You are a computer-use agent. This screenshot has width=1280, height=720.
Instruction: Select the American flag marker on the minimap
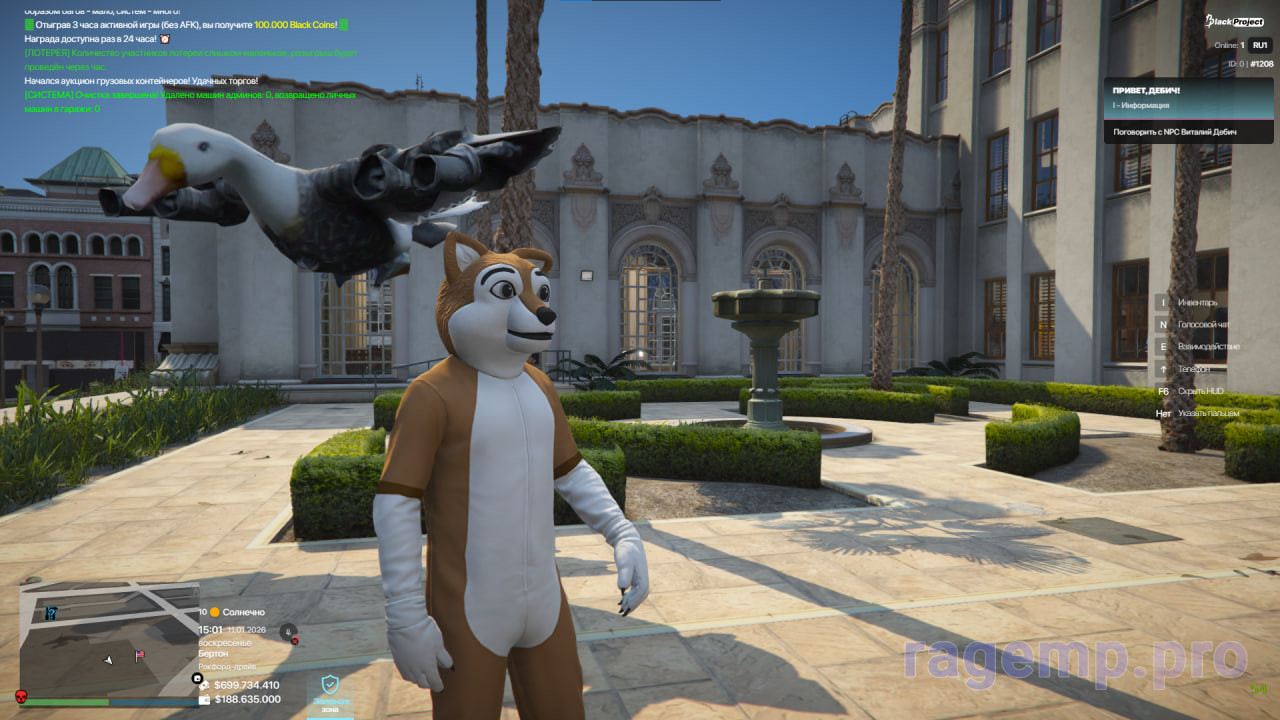139,656
